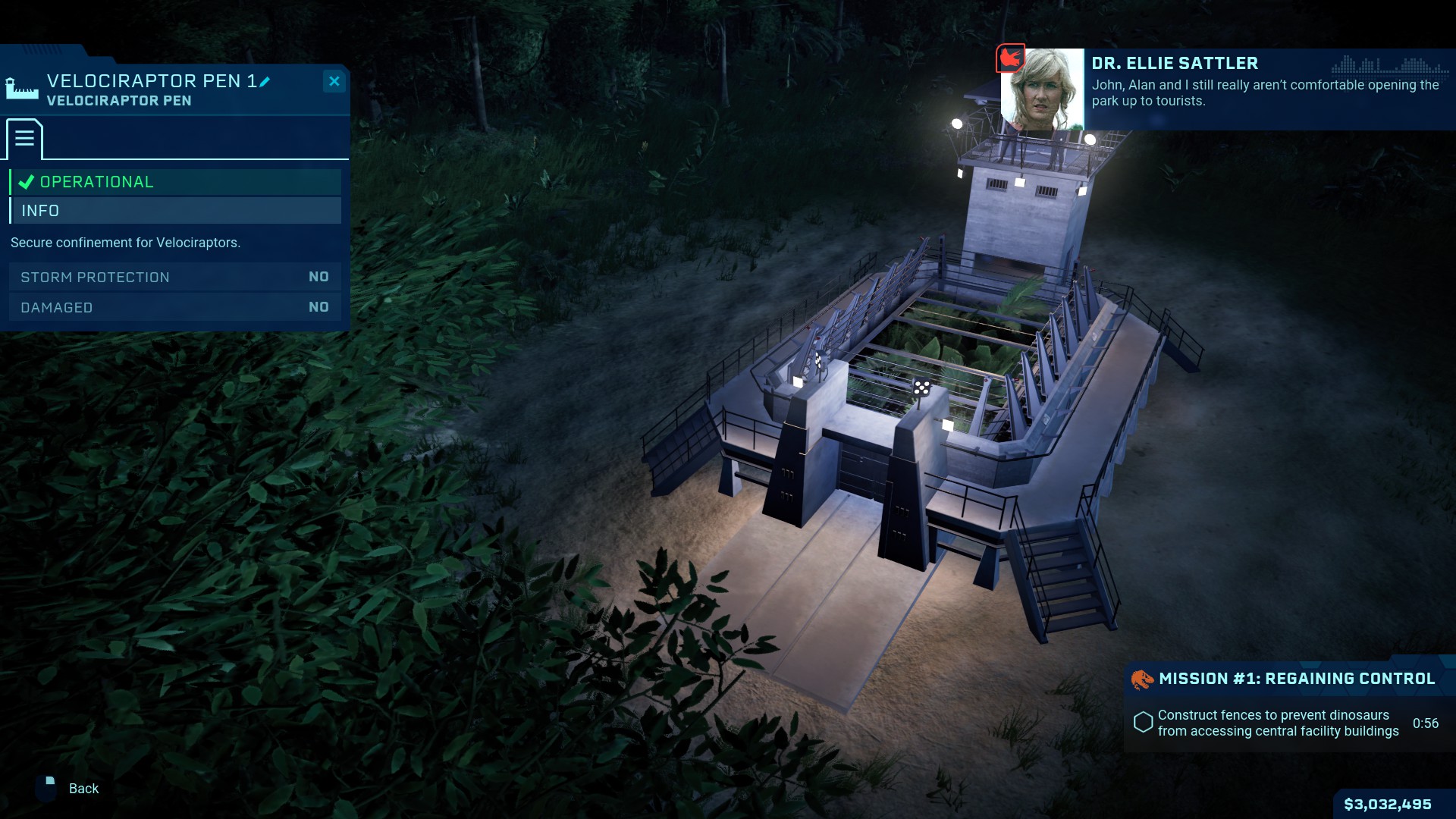Rename the pen with the pencil icon

point(265,82)
